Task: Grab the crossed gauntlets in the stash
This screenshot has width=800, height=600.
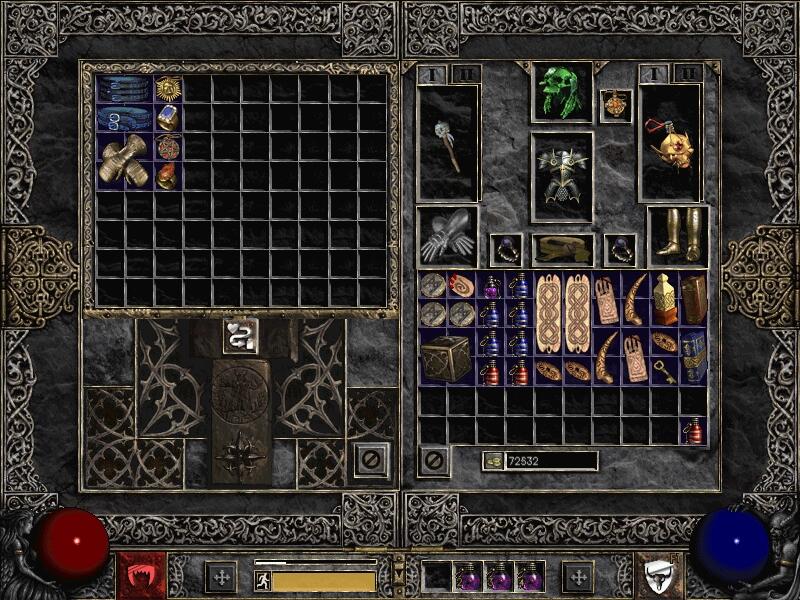Action: point(124,161)
